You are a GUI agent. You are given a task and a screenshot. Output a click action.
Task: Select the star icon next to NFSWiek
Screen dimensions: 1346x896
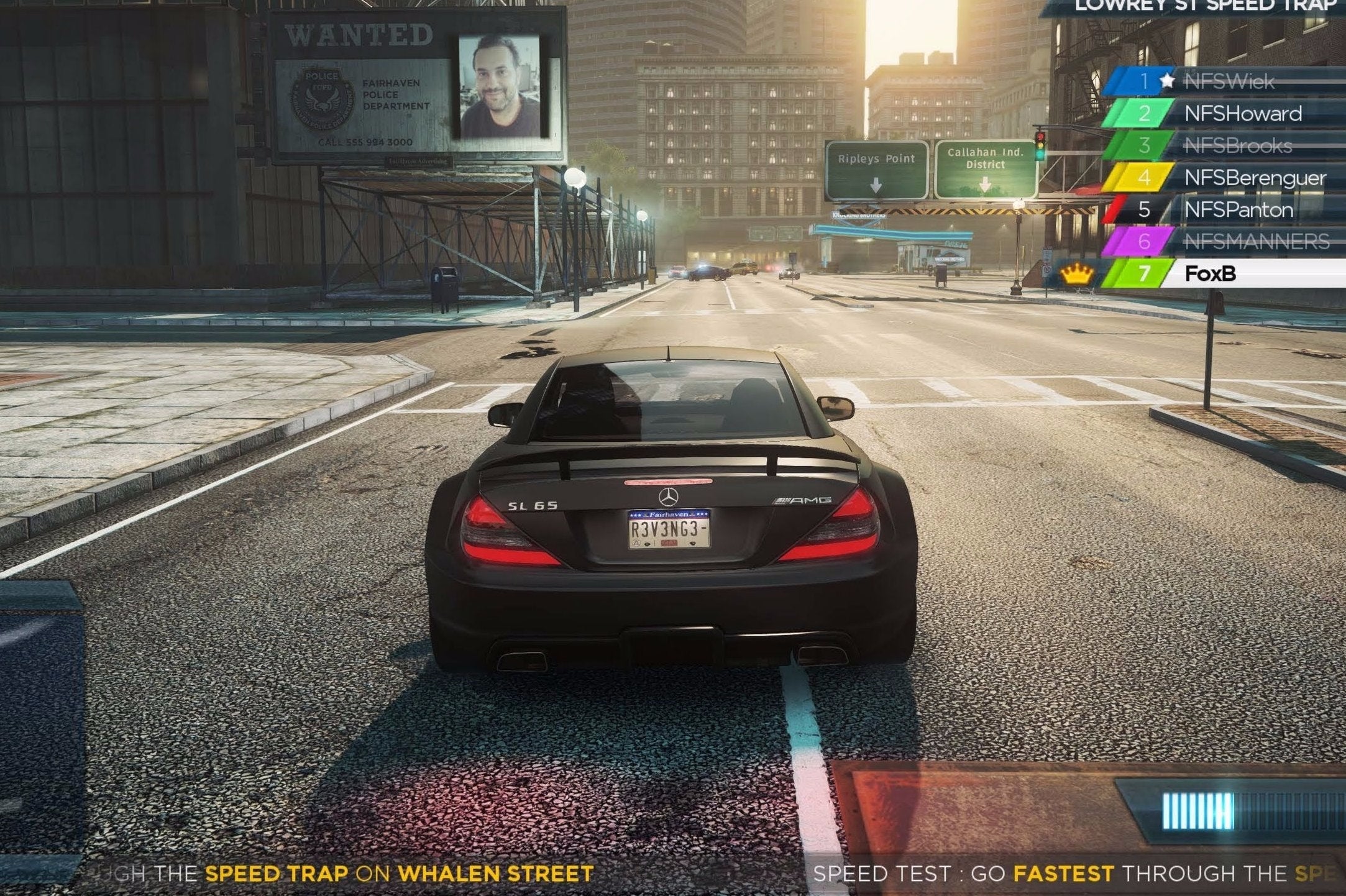click(x=1168, y=81)
